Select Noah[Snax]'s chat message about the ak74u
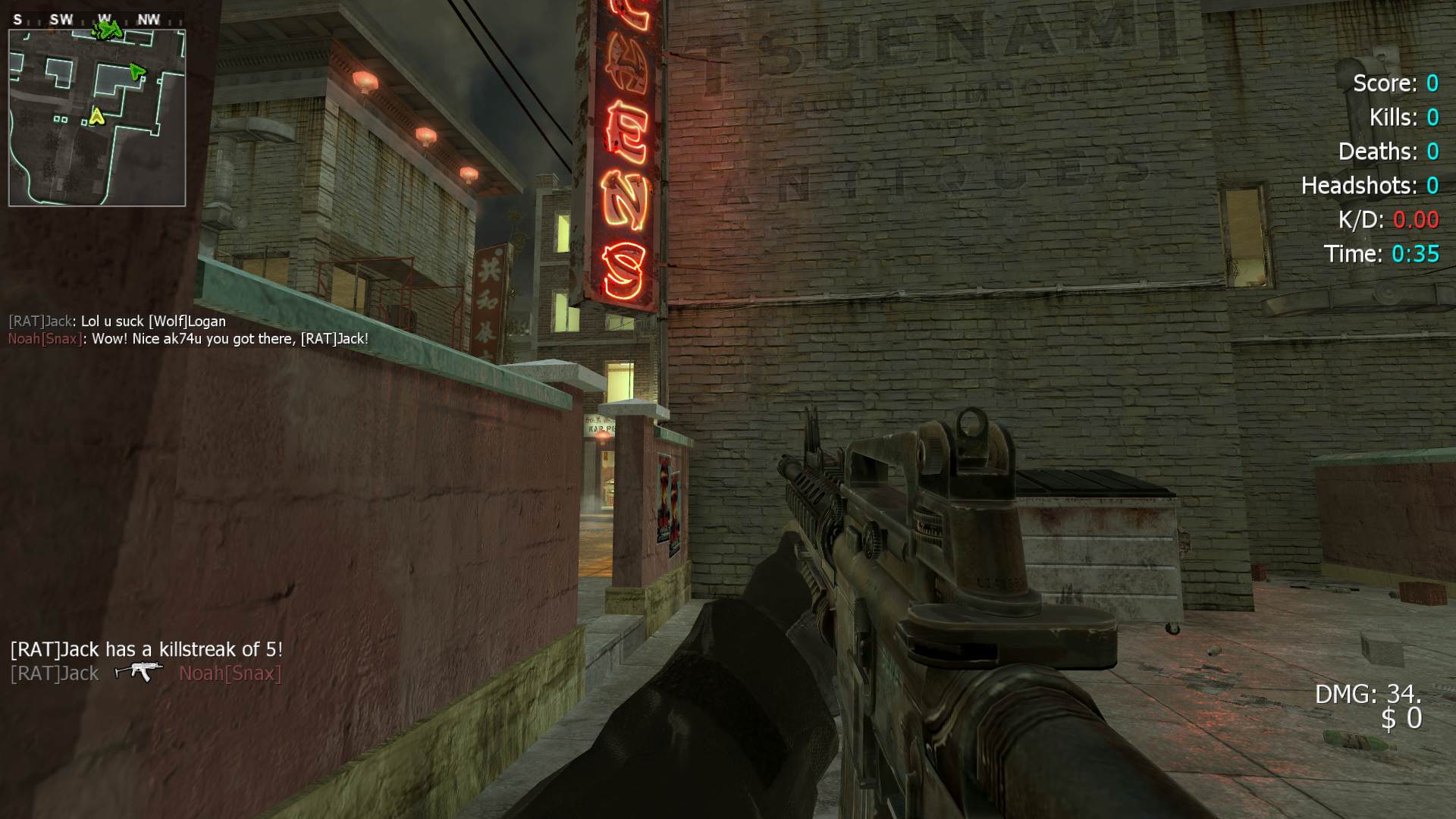 (x=188, y=339)
